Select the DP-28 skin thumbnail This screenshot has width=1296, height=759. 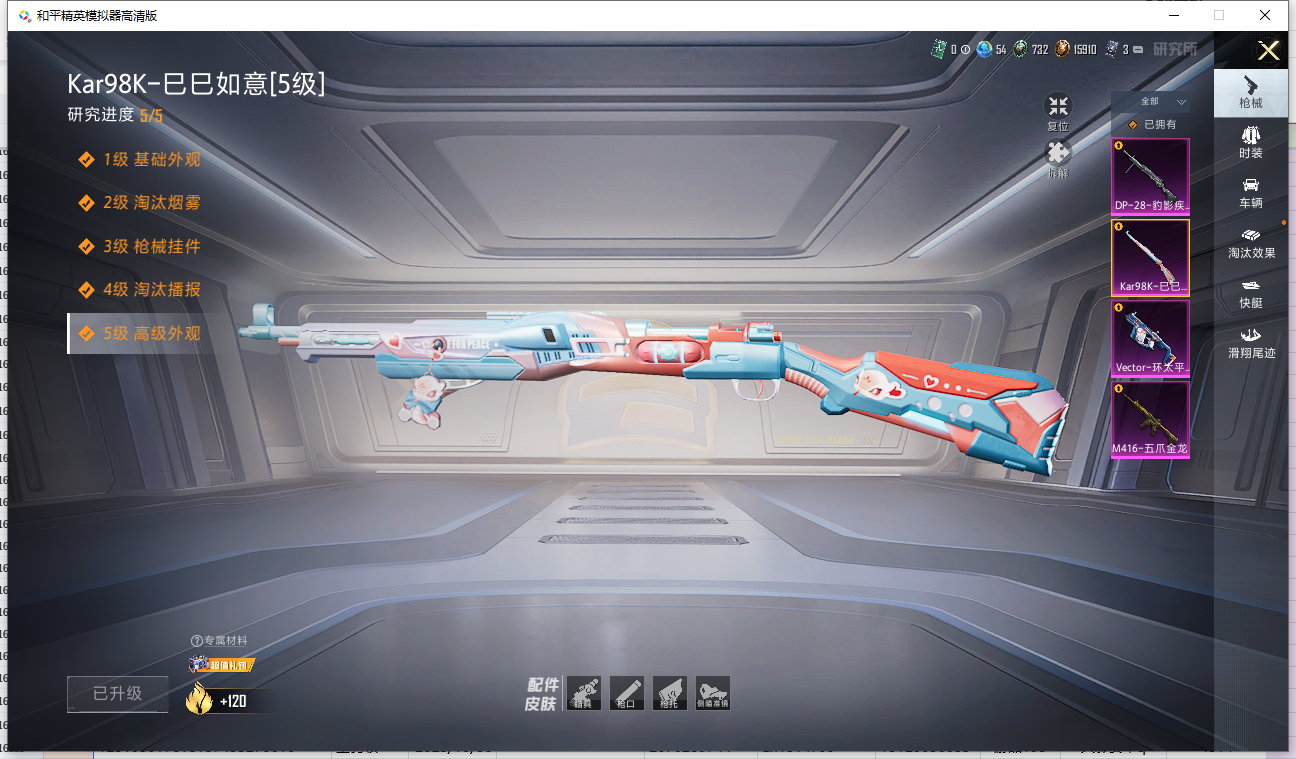(x=1151, y=176)
